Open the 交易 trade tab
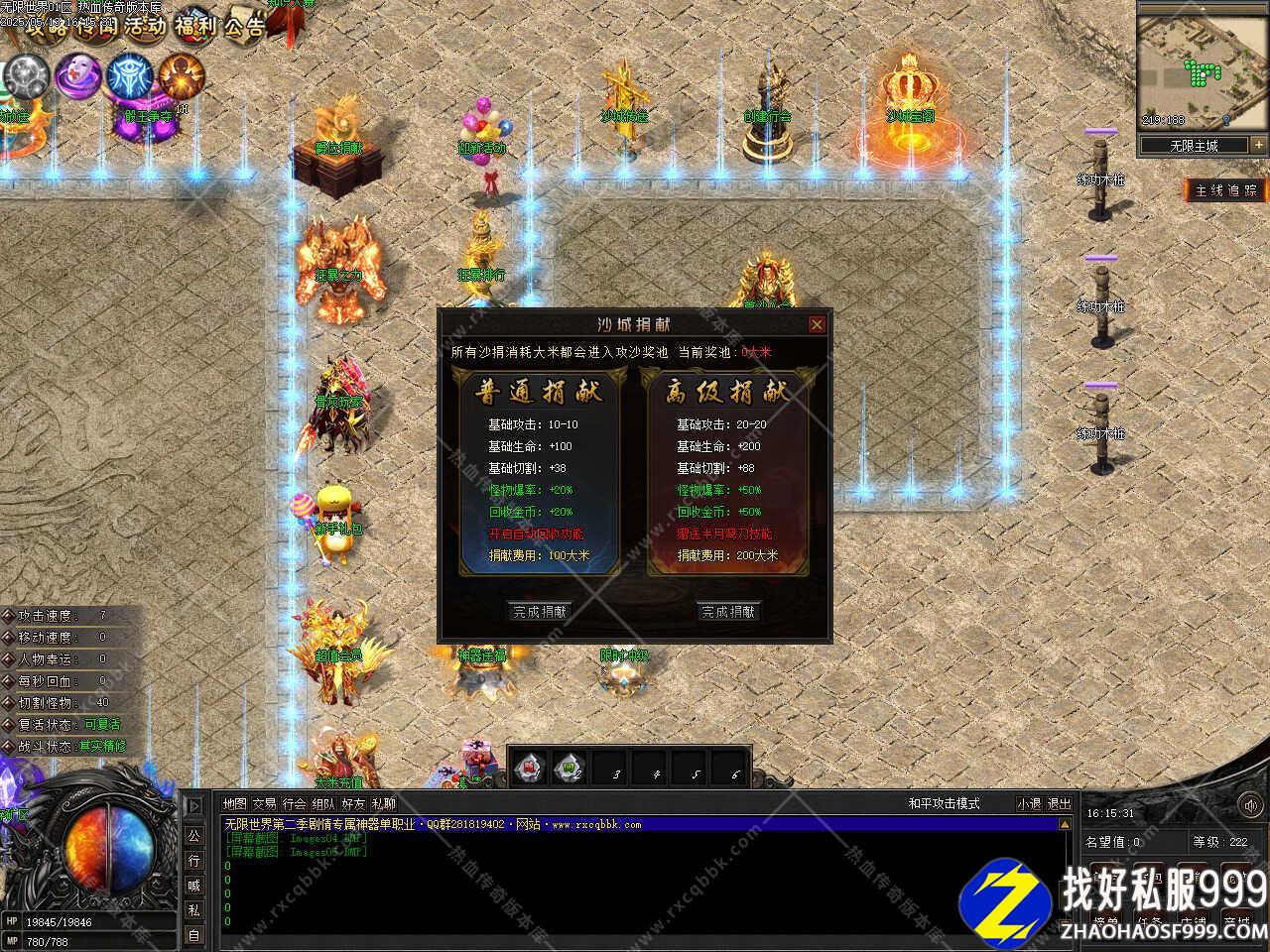1270x952 pixels. [265, 804]
